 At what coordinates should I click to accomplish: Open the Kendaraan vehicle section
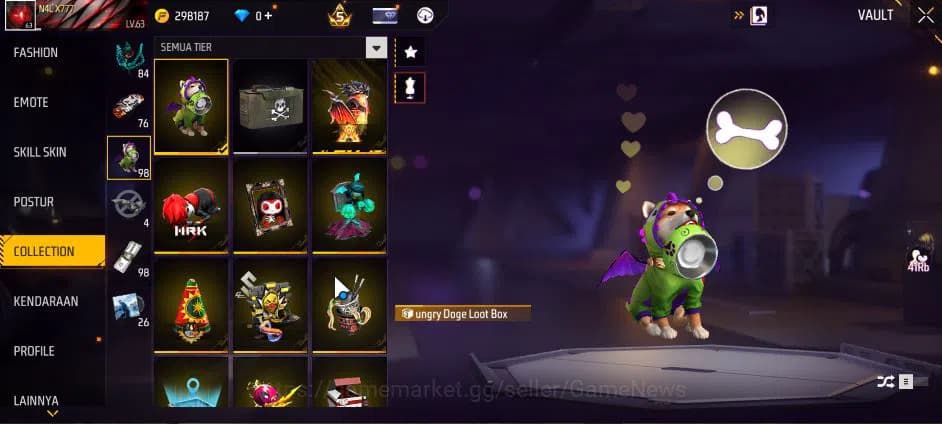pos(46,301)
